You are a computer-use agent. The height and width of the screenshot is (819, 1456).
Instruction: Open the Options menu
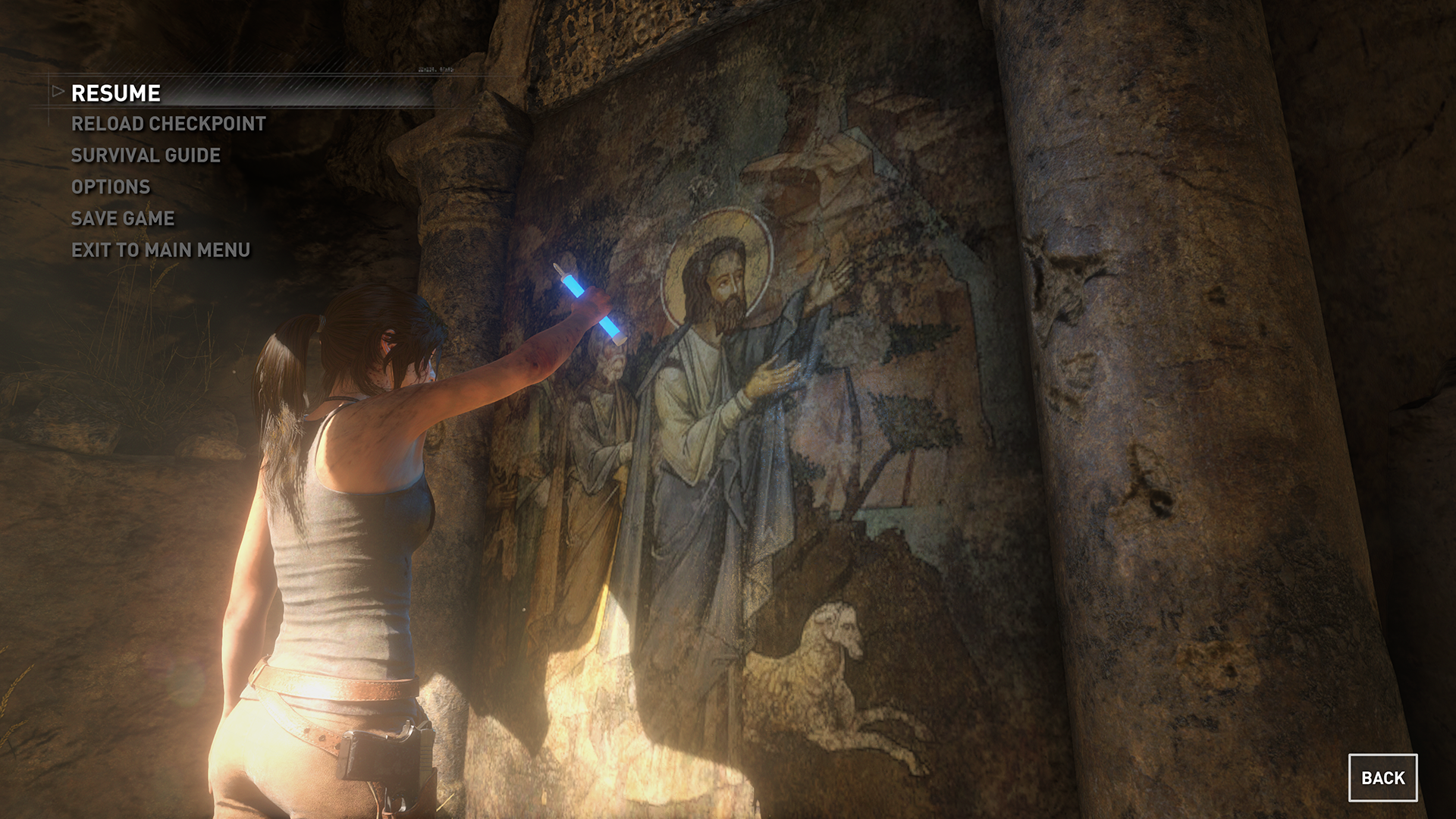click(x=111, y=187)
